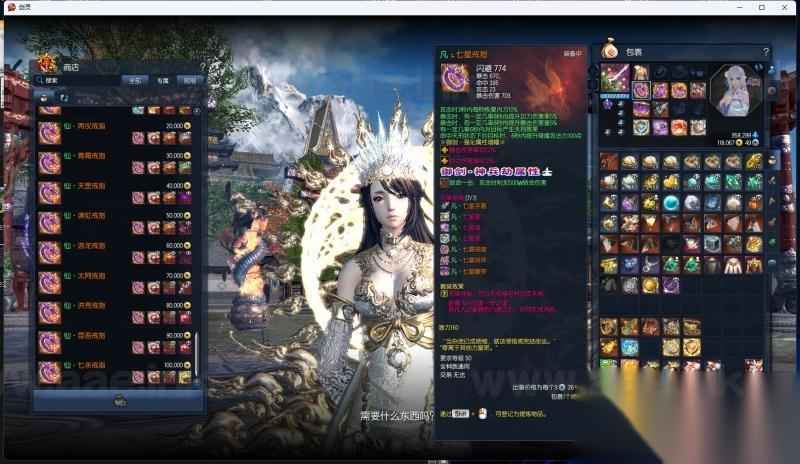This screenshot has width=800, height=464.
Task: Switch to the 全部 shop tab
Action: (x=135, y=80)
